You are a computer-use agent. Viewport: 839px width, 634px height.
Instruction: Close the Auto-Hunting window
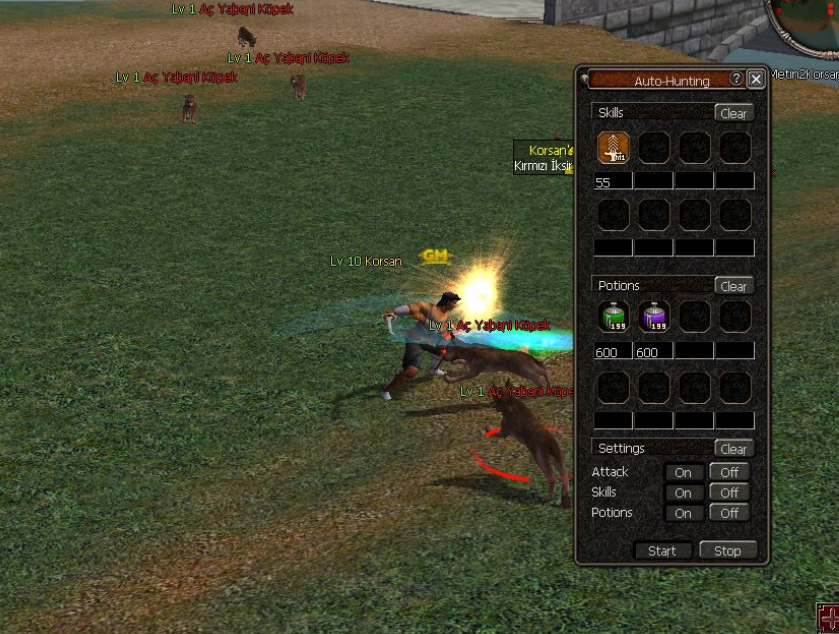(x=756, y=79)
